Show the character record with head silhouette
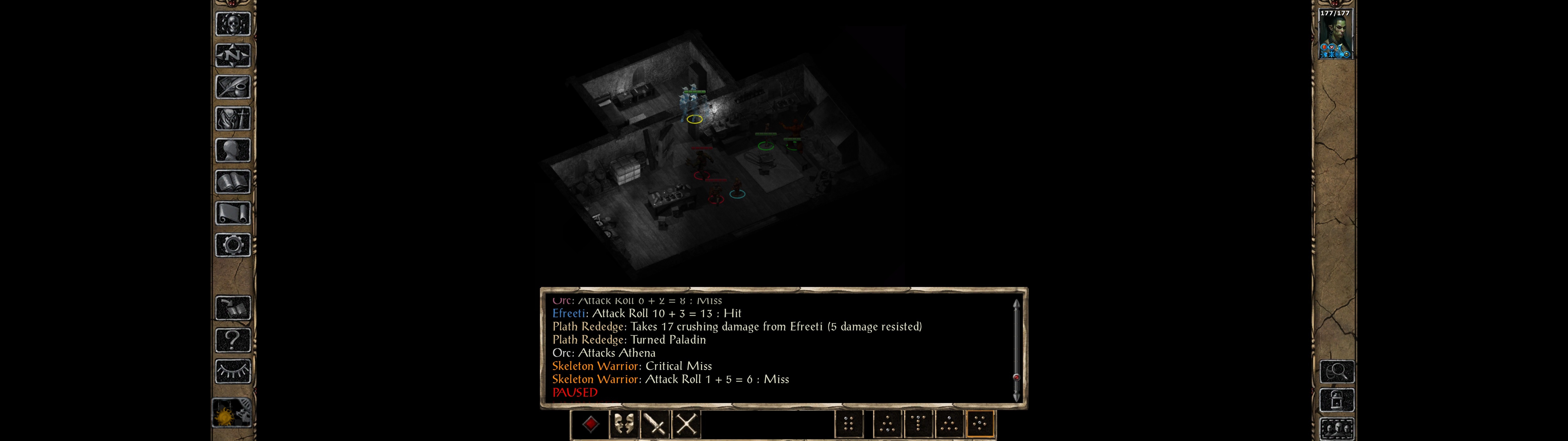 (x=232, y=150)
